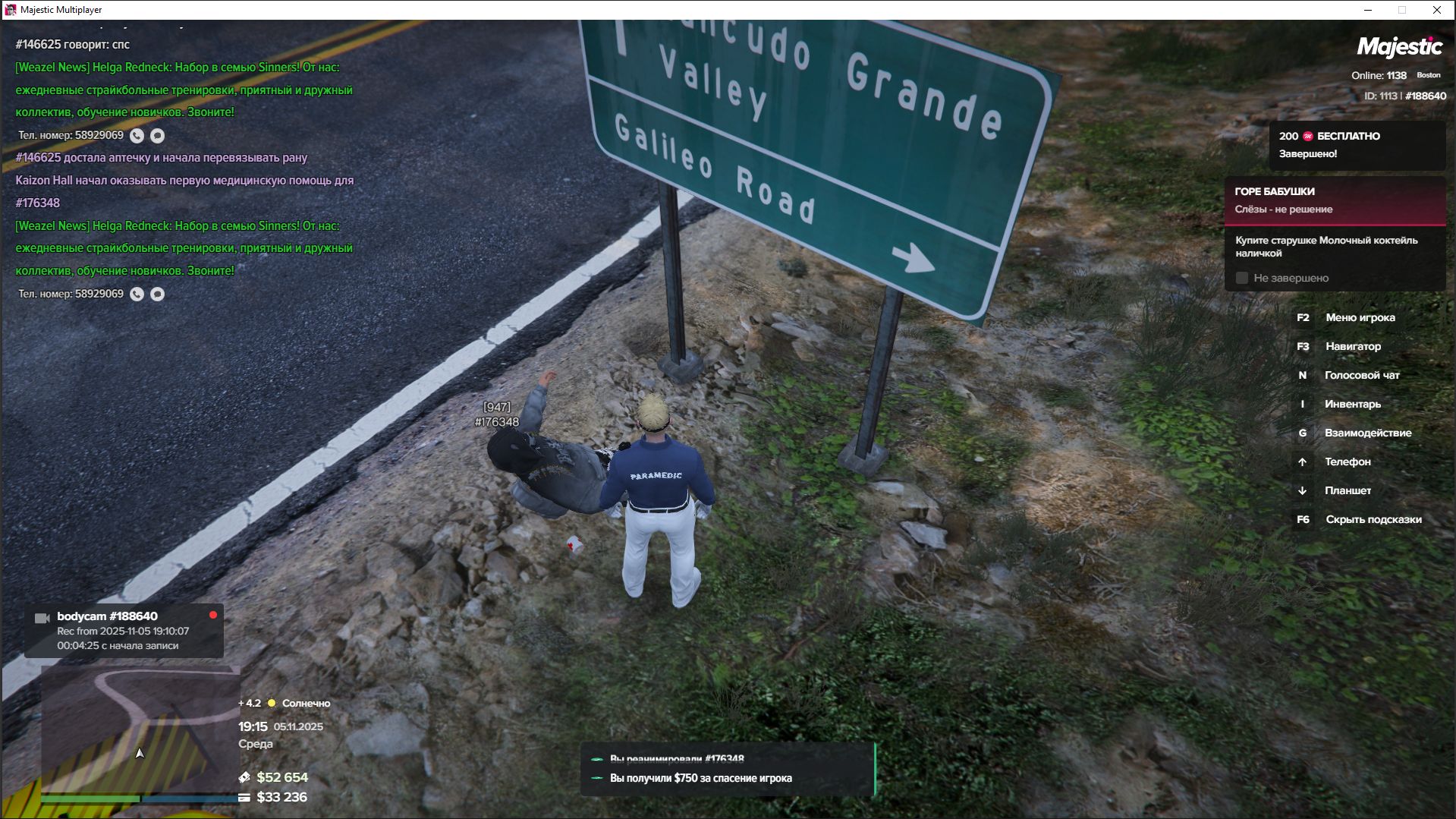Click the minimap in the corner
1456x819 pixels.
(140, 729)
